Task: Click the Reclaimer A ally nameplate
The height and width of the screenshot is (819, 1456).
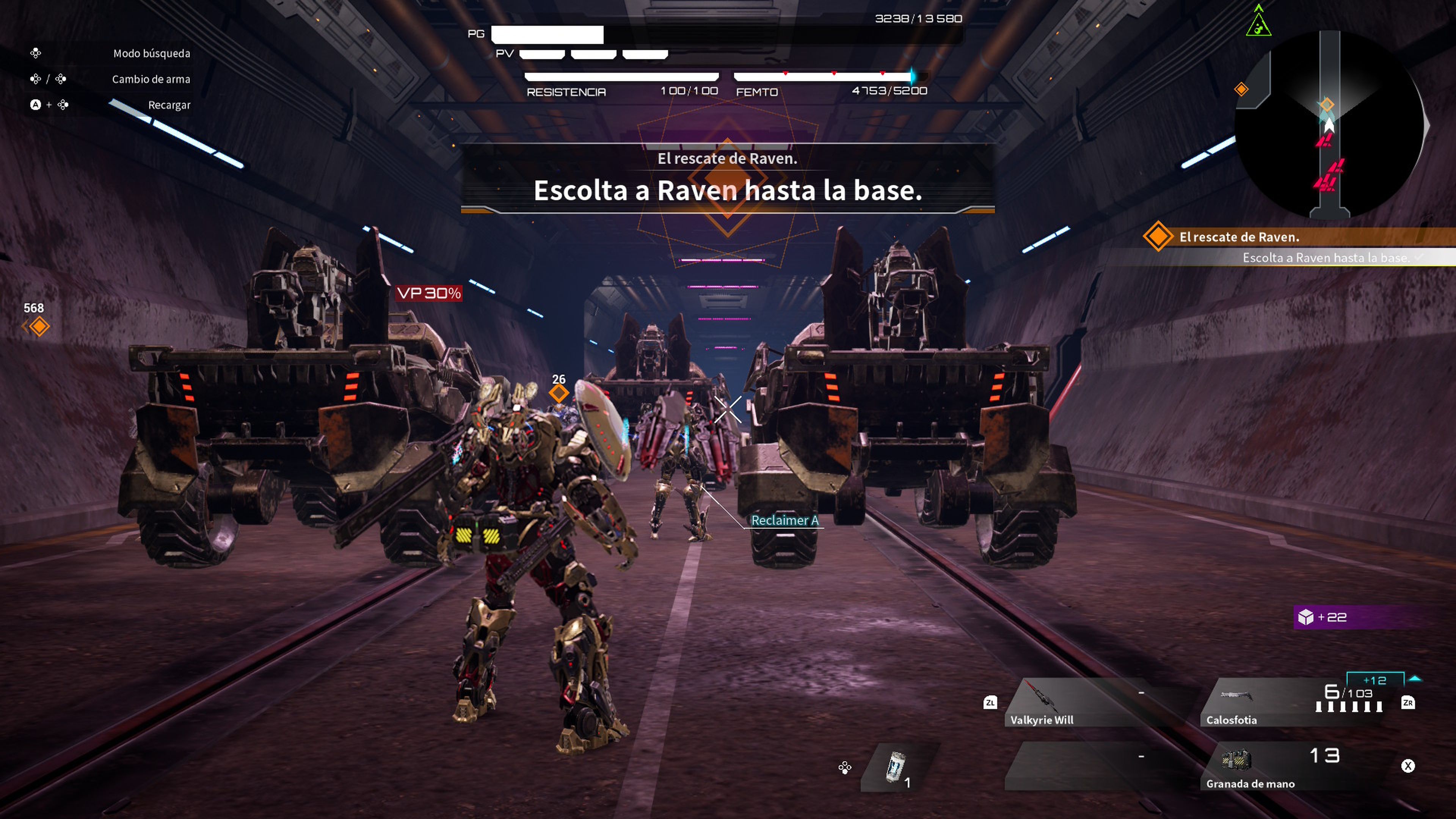Action: (786, 521)
